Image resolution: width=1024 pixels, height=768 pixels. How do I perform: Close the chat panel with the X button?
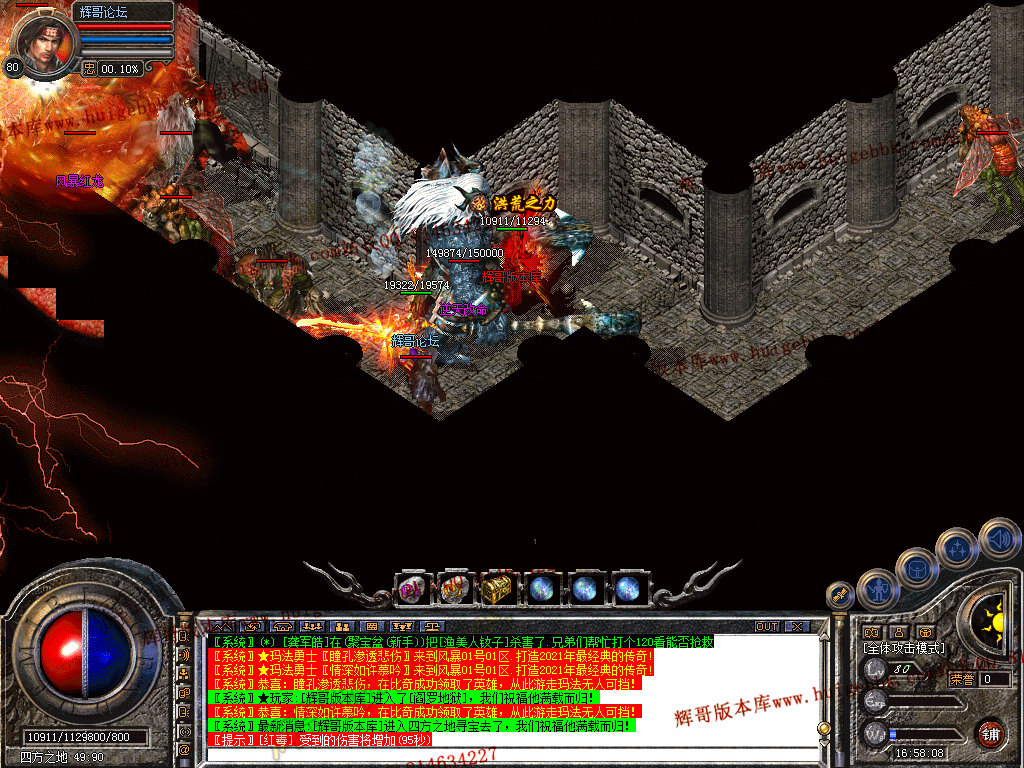796,626
